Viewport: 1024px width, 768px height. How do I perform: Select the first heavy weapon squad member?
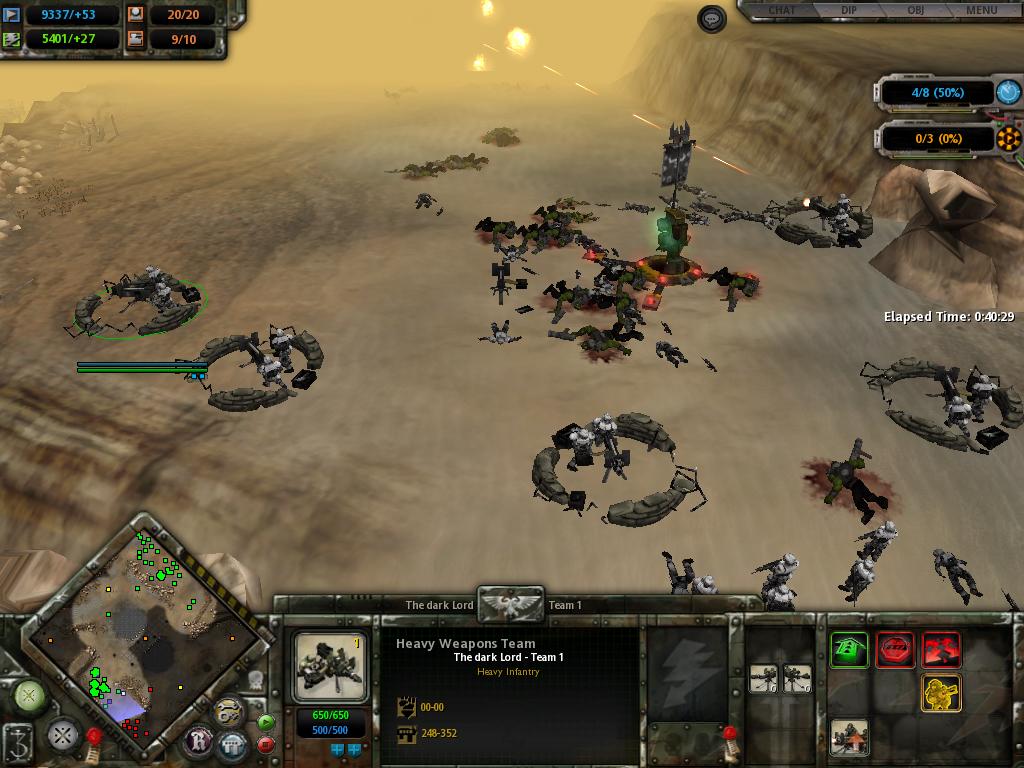pos(765,679)
